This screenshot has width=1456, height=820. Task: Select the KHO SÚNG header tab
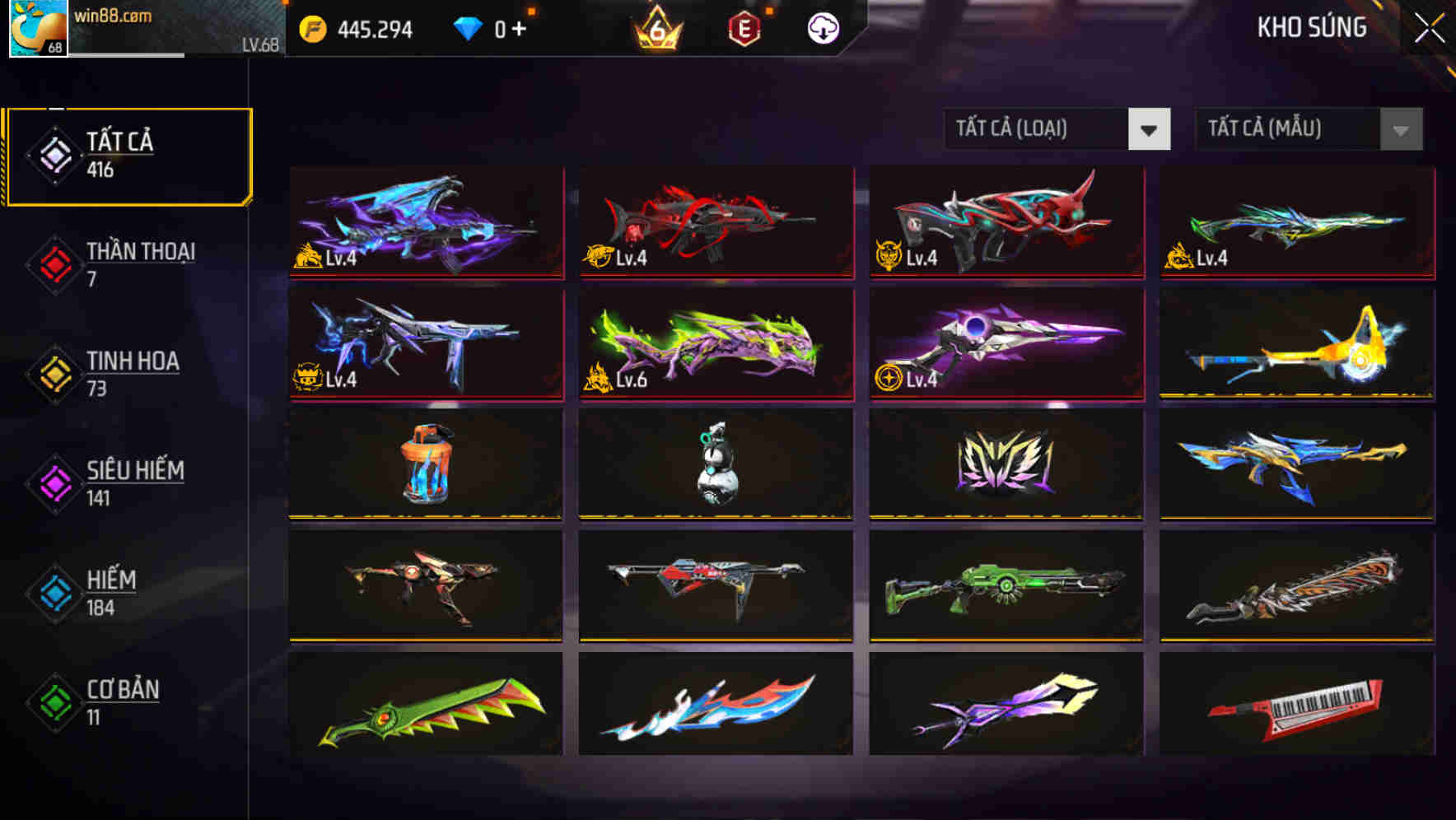1312,27
